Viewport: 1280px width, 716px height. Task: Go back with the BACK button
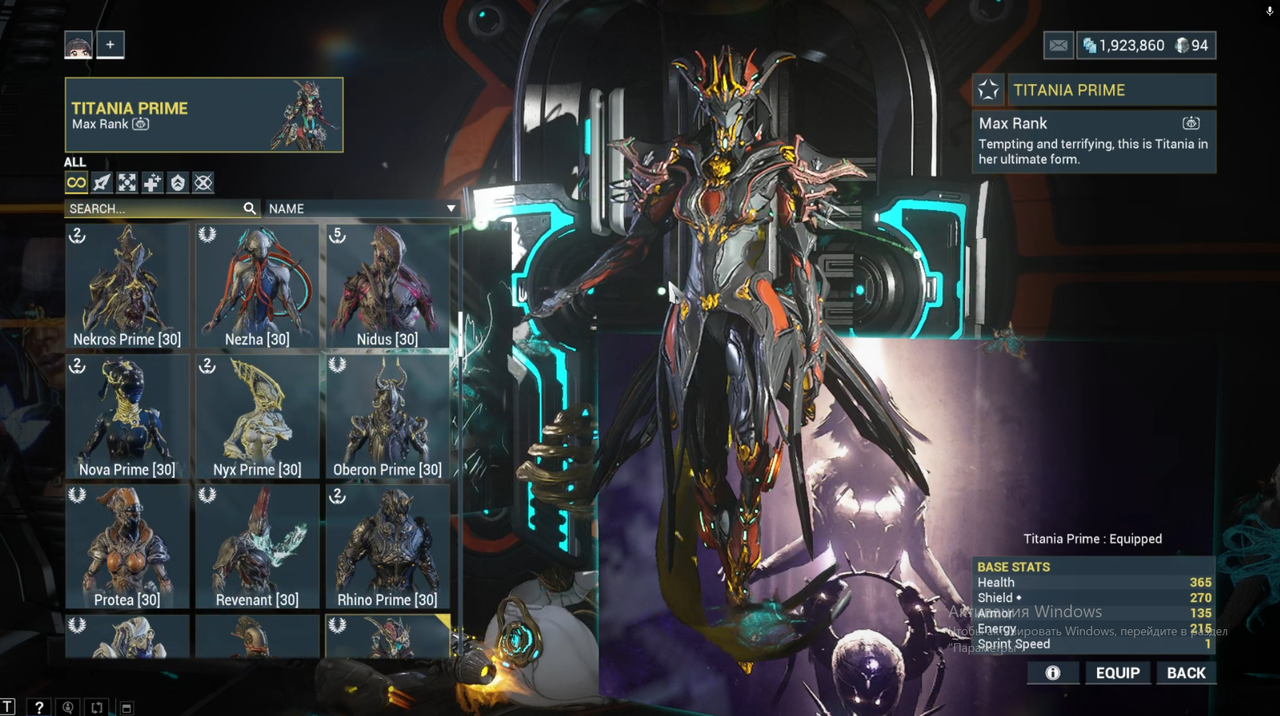[x=1186, y=673]
